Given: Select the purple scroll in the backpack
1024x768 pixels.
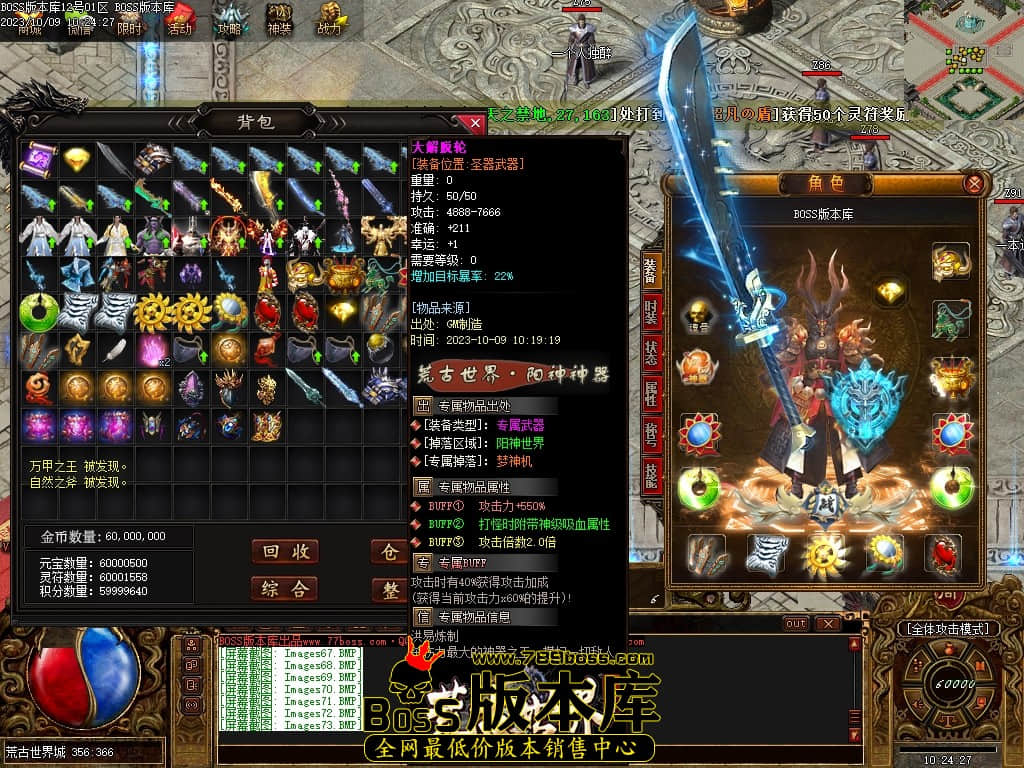Looking at the screenshot, I should [x=40, y=159].
